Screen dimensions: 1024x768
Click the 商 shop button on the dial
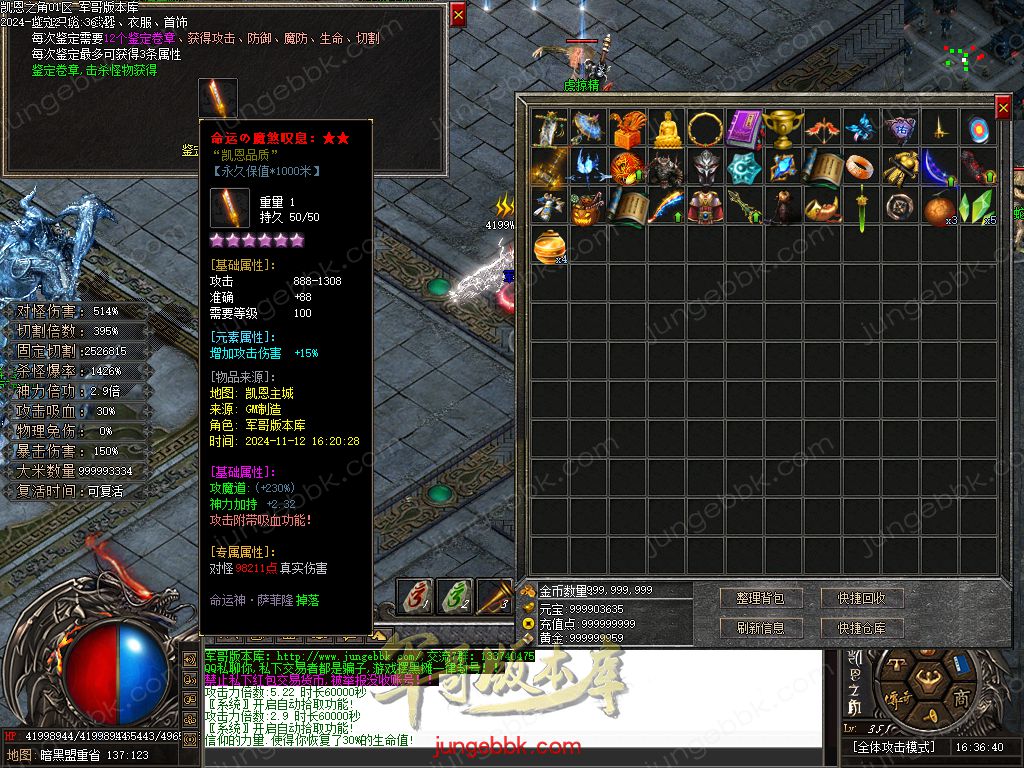coord(962,697)
